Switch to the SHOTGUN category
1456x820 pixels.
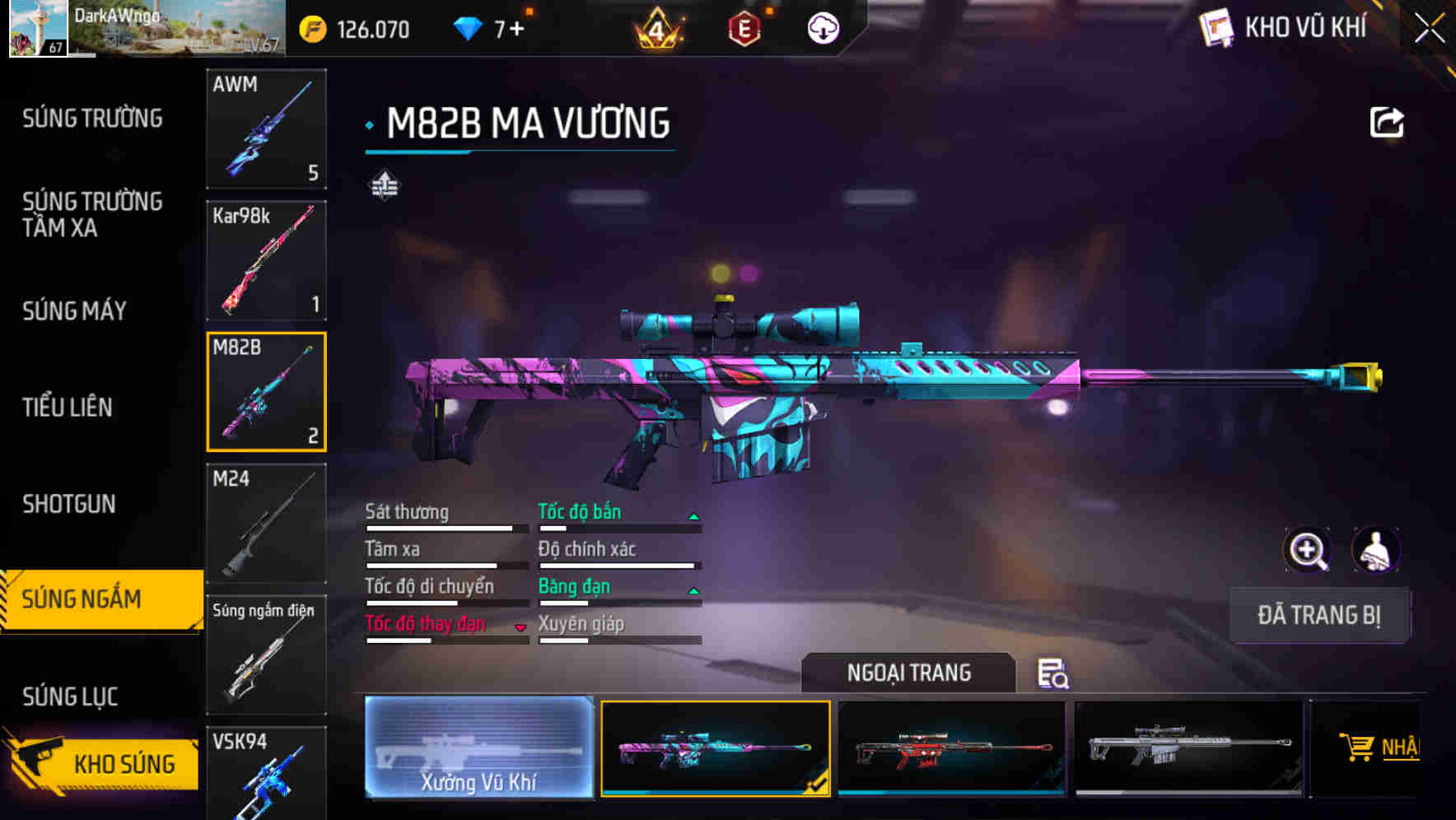pyautogui.click(x=68, y=503)
